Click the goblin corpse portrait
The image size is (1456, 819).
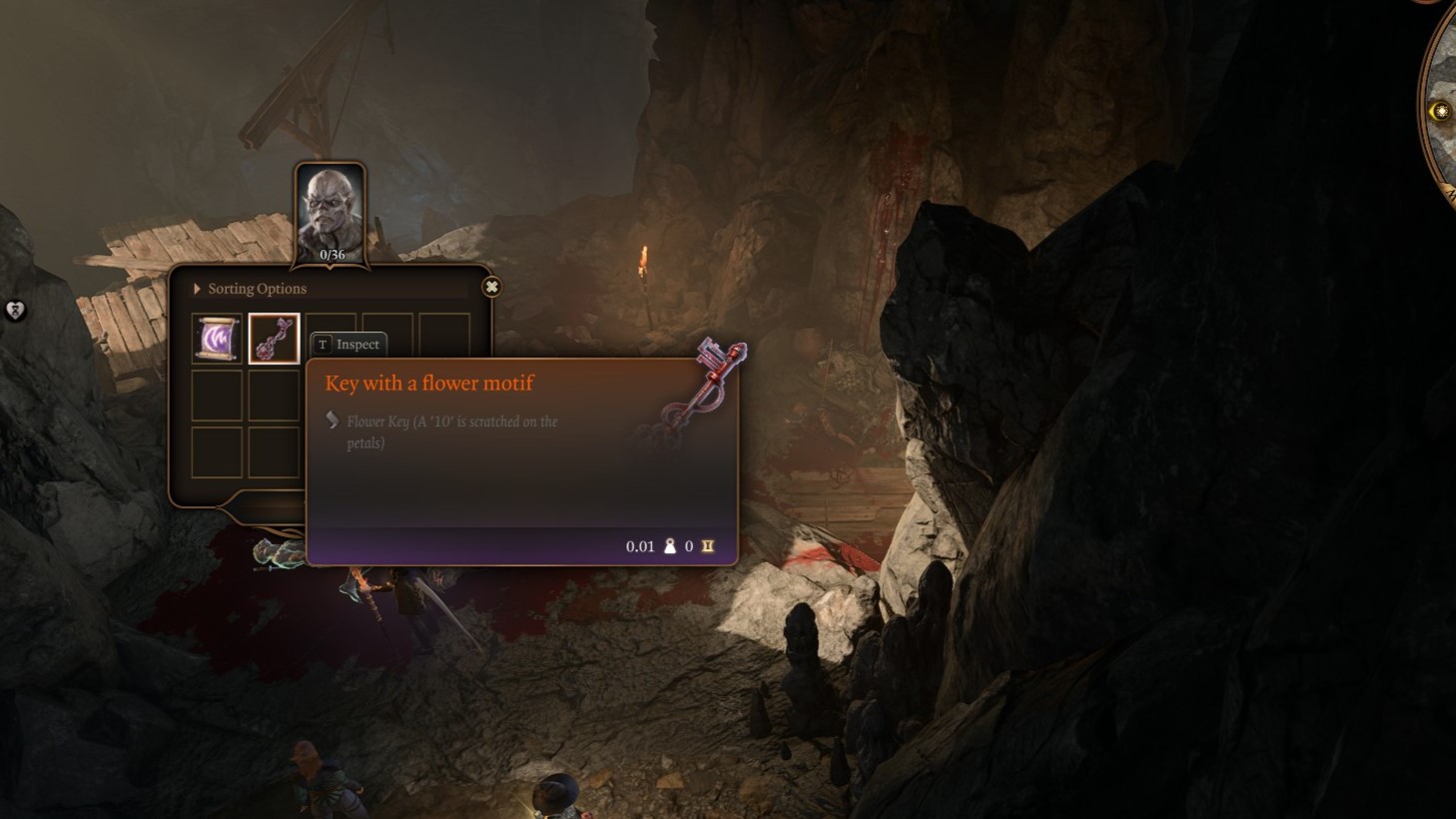pos(331,212)
